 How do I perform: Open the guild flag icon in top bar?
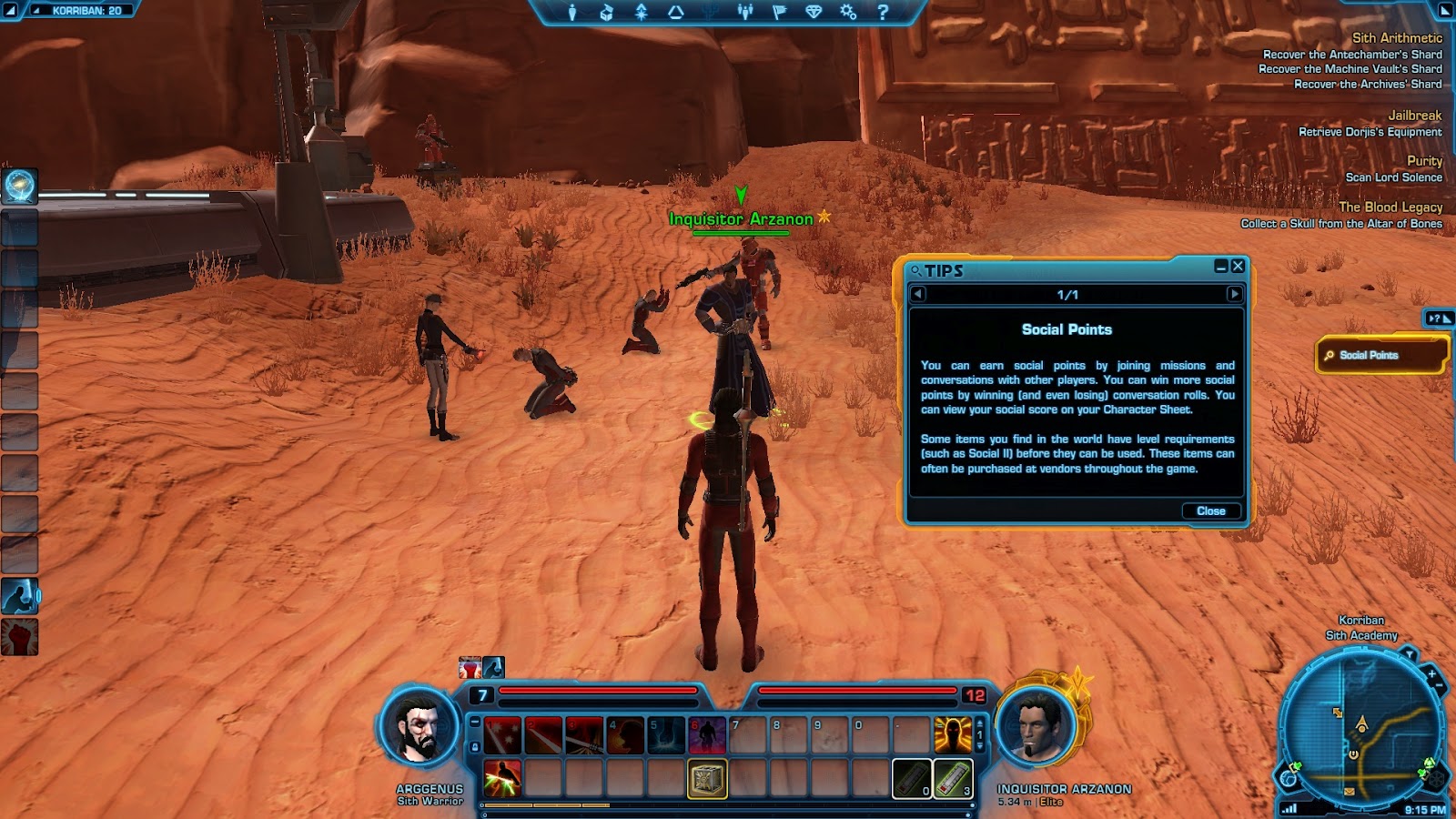click(x=779, y=12)
